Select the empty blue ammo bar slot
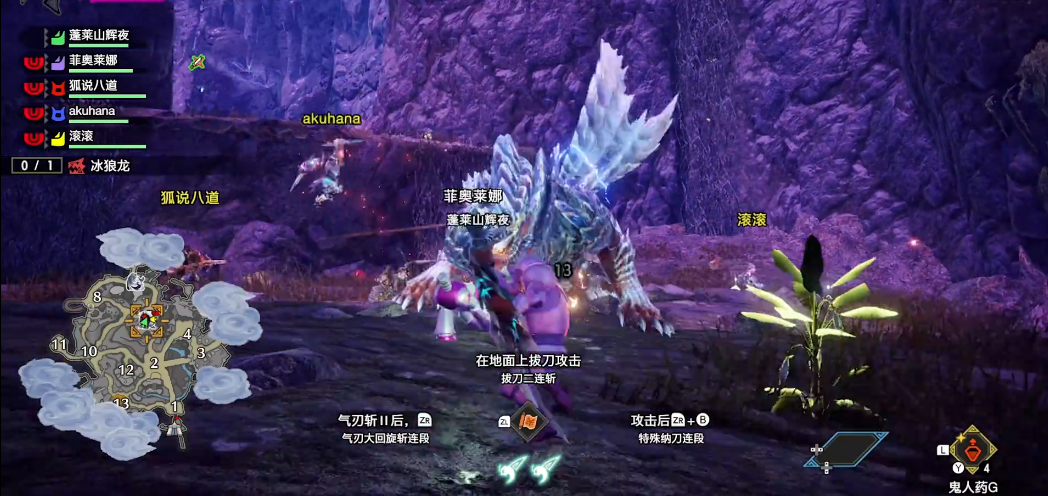Viewport: 1048px width, 496px height. [x=847, y=449]
